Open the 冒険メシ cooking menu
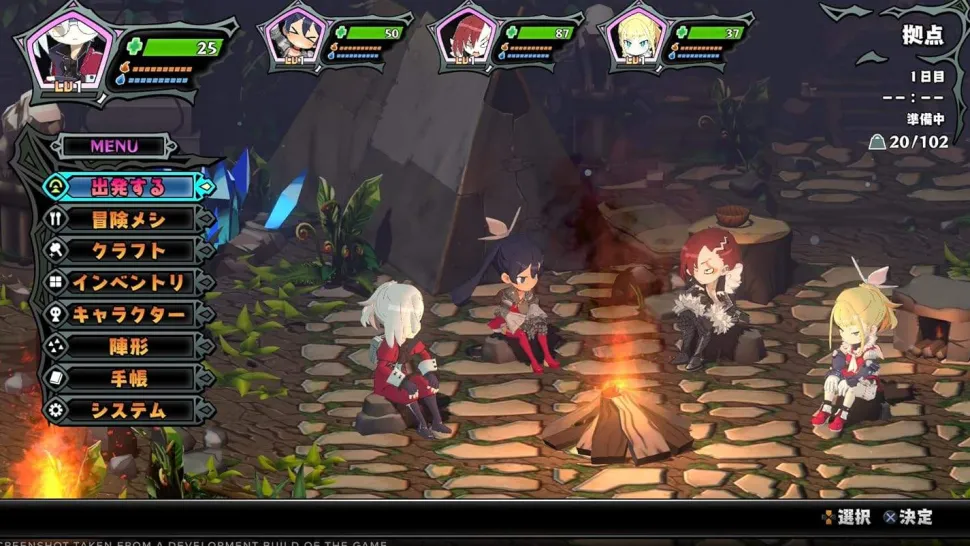Image resolution: width=970 pixels, height=546 pixels. click(127, 219)
